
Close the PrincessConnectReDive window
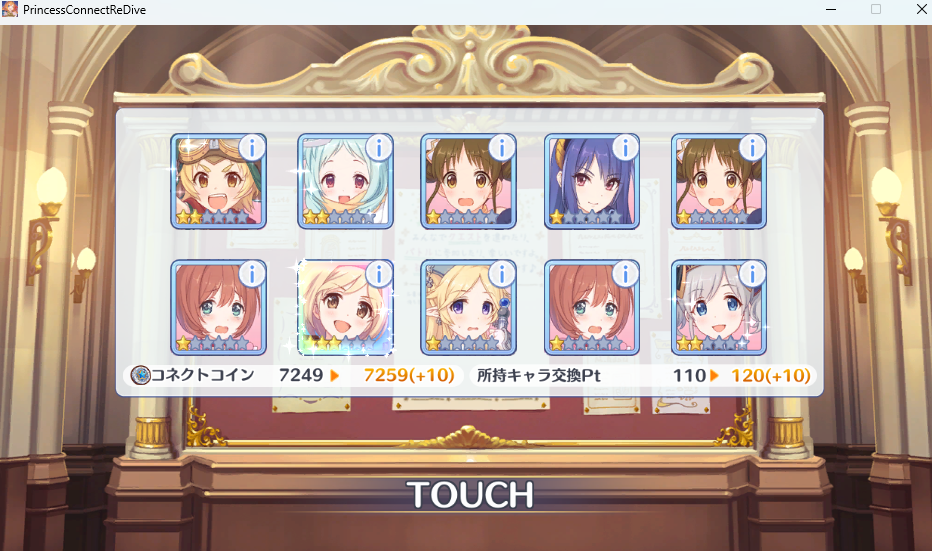[x=921, y=9]
